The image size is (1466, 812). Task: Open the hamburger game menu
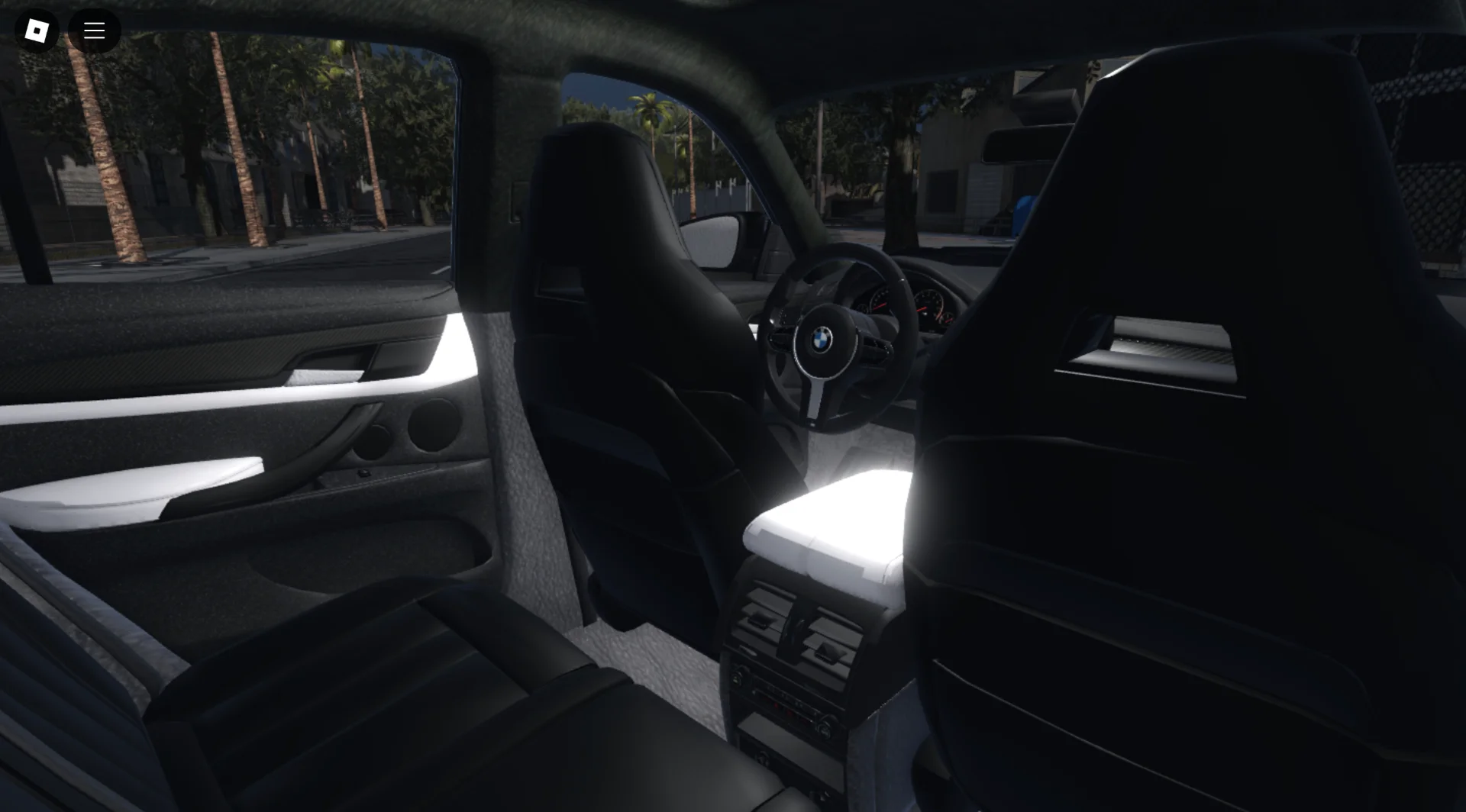(x=94, y=31)
